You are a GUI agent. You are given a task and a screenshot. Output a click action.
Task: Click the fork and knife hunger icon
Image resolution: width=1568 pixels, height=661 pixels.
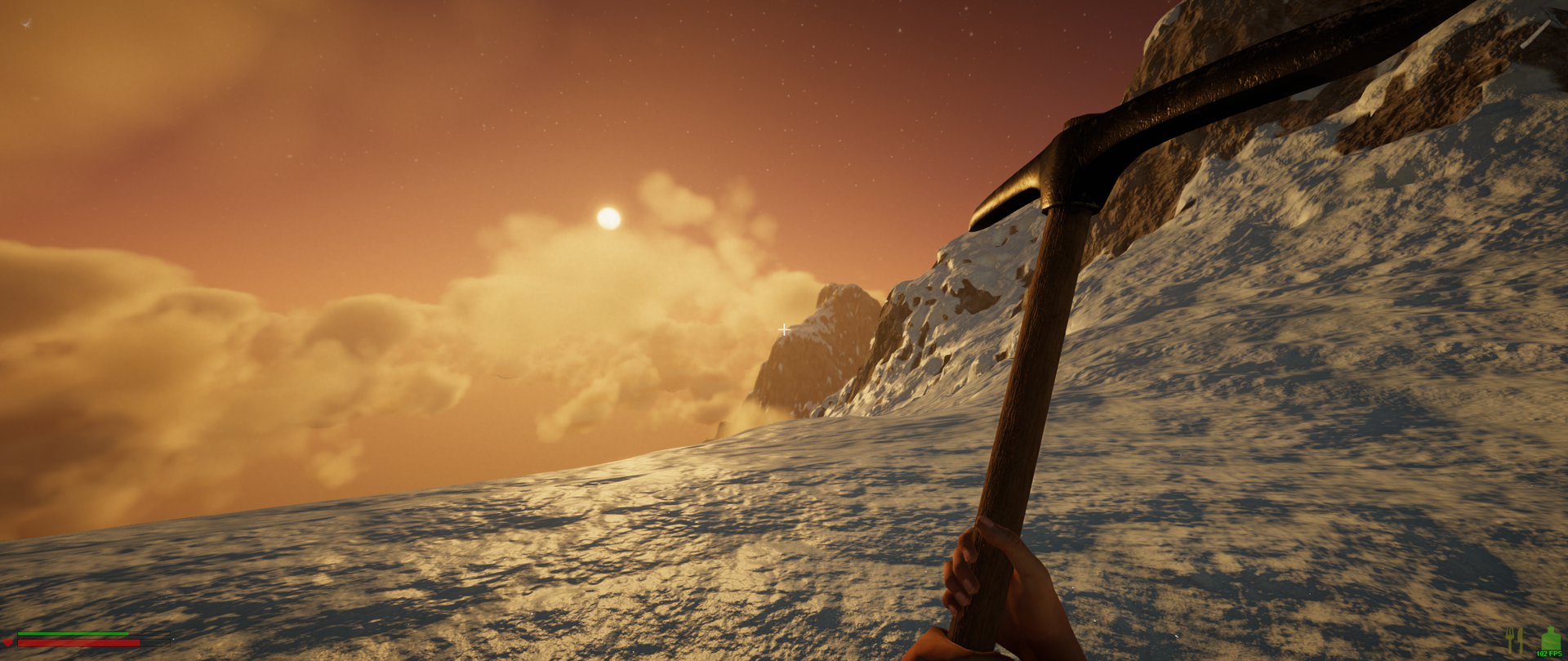click(1515, 640)
